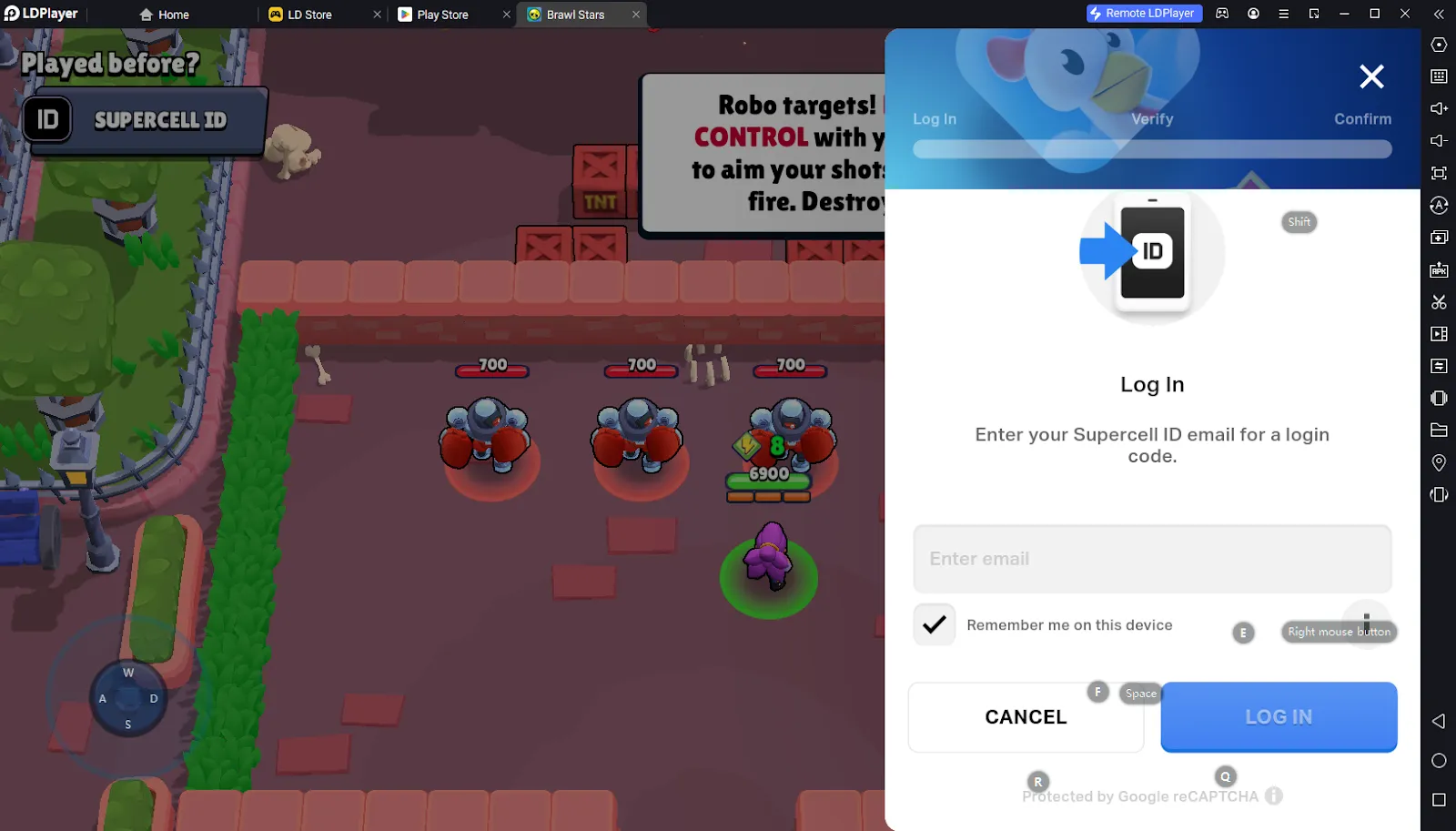This screenshot has height=831, width=1456.
Task: Increase emulator volume
Action: click(1439, 109)
